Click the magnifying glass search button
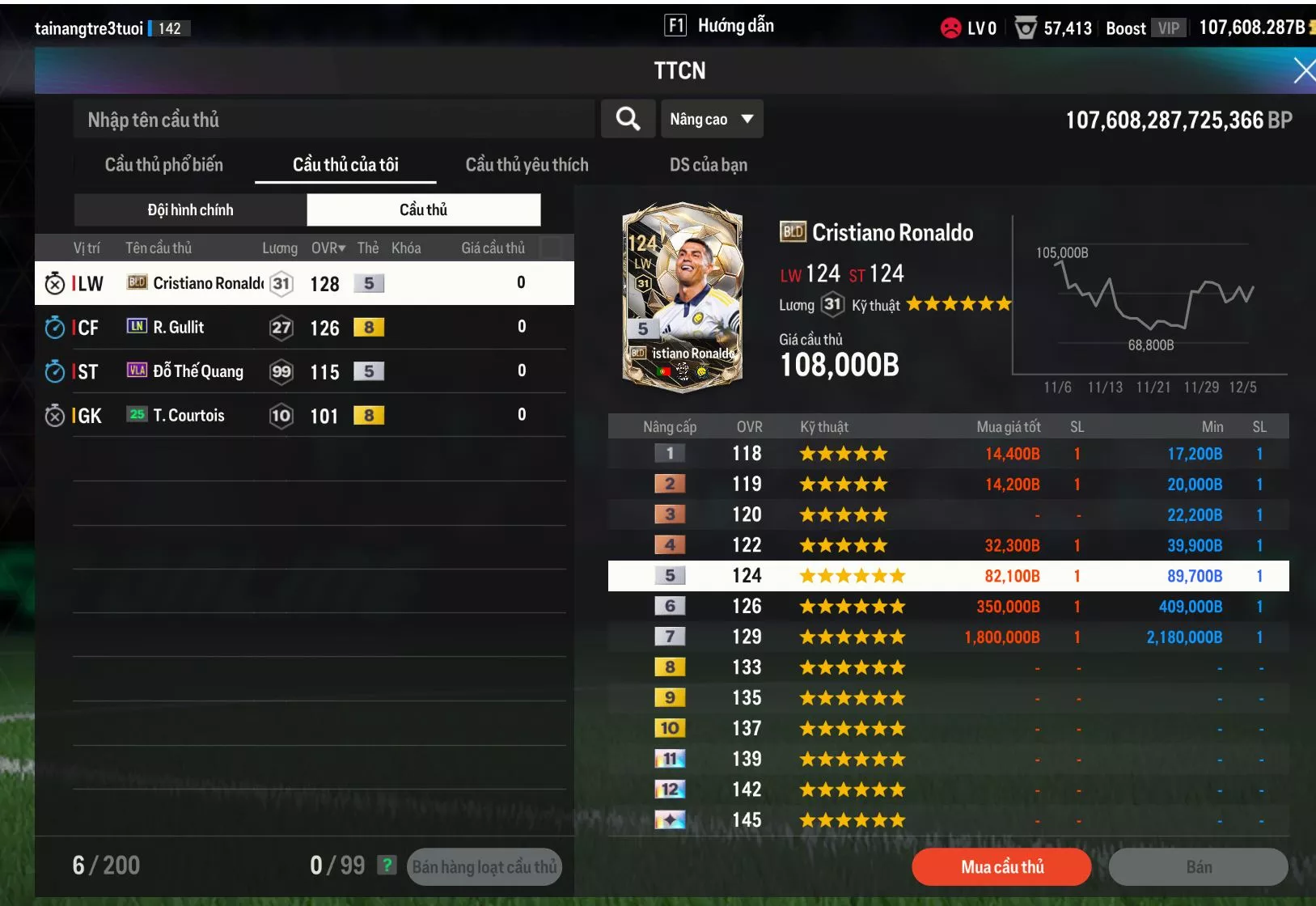The height and width of the screenshot is (906, 1316). [628, 119]
